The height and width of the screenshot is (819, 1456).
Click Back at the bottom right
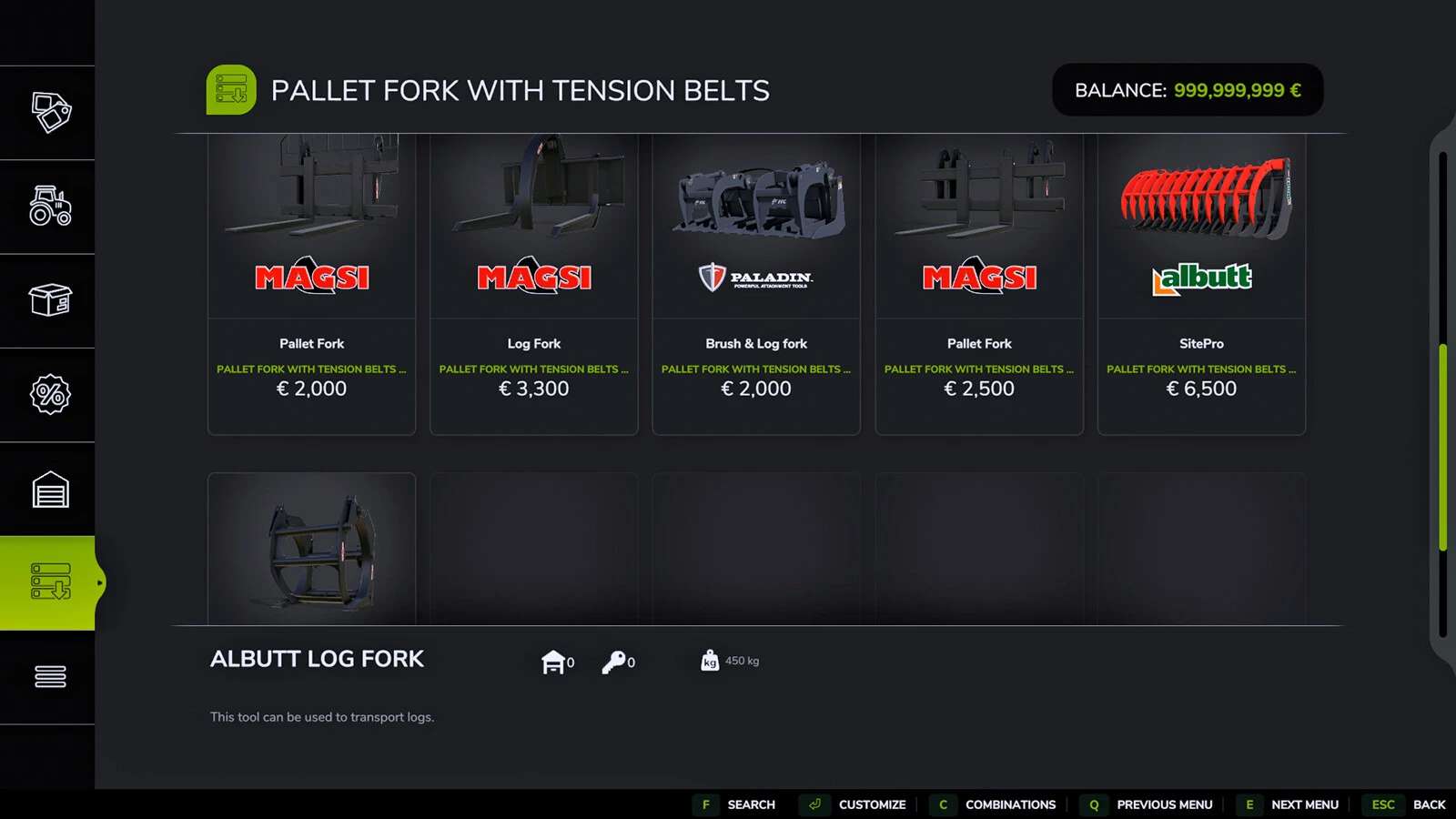(1429, 804)
